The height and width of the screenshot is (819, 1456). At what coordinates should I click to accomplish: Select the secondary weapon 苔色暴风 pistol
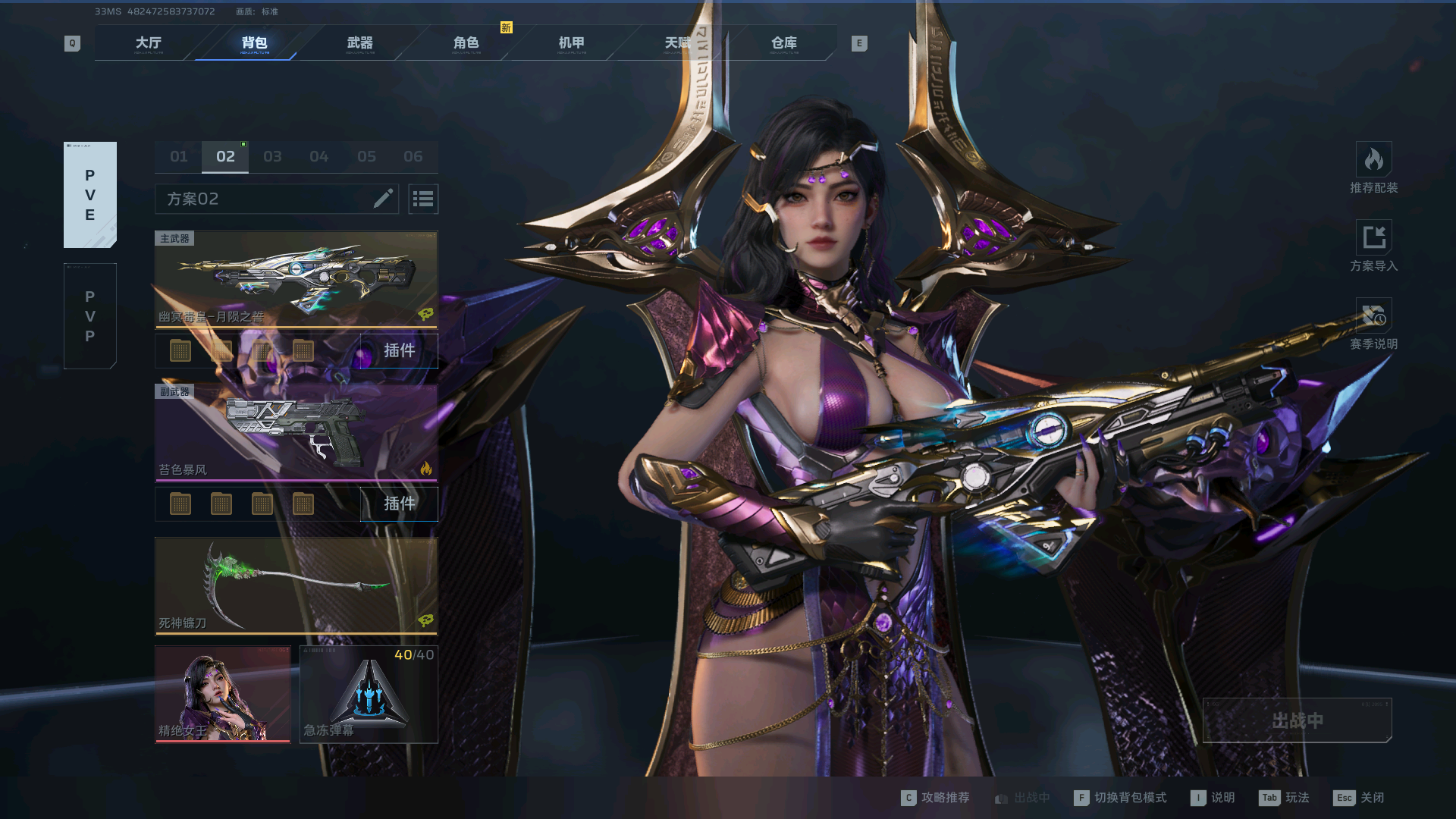(296, 432)
